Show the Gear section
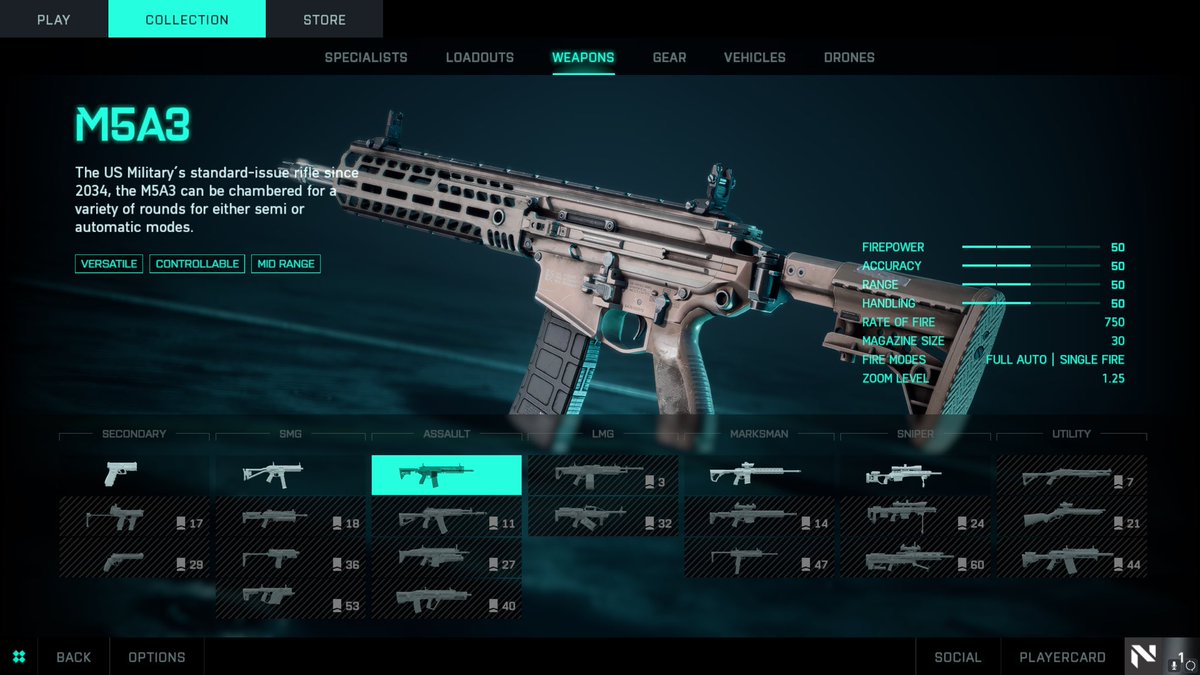This screenshot has height=675, width=1200. point(669,57)
